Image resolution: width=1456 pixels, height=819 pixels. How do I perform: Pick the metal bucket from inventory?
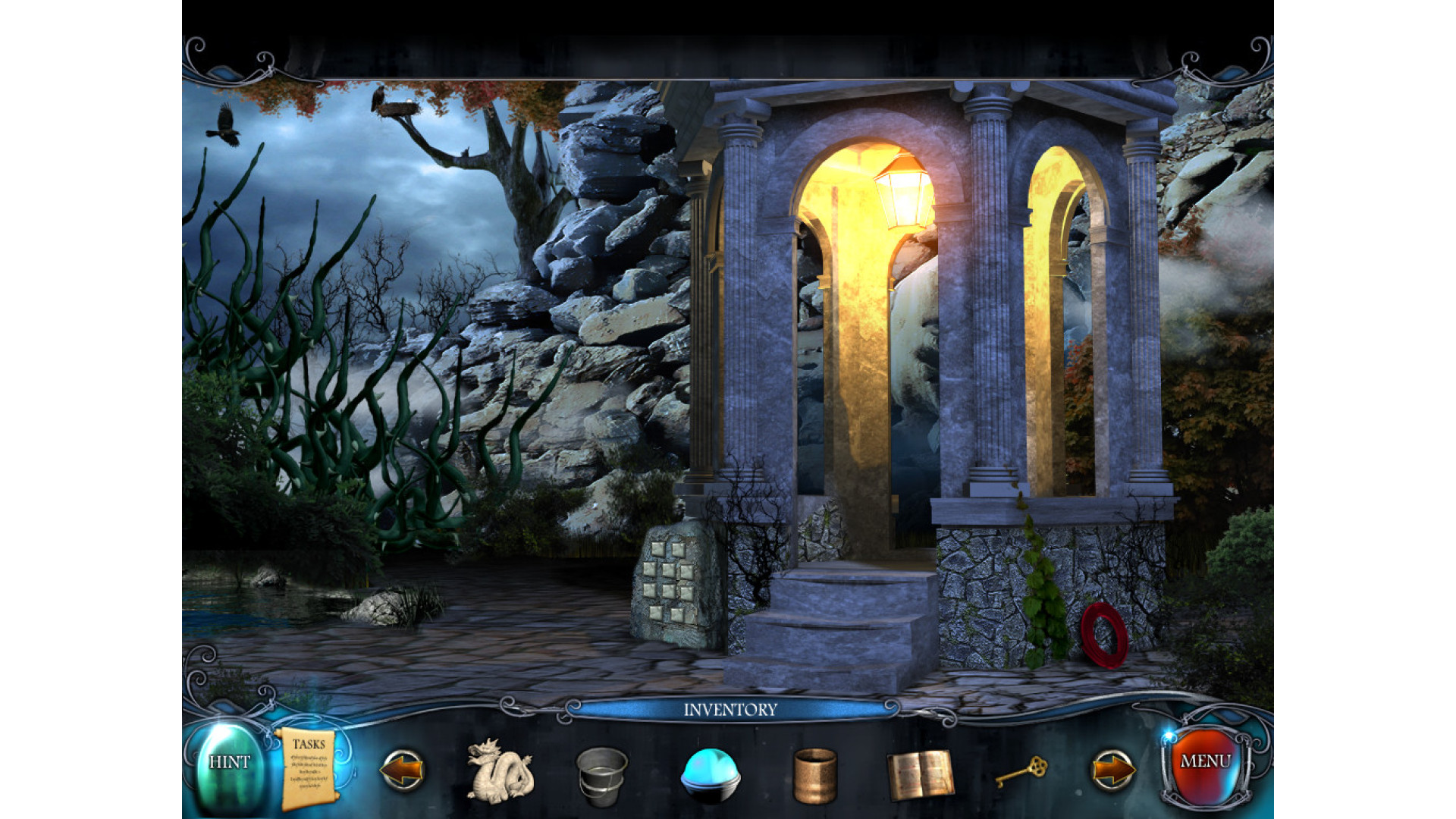tap(601, 775)
